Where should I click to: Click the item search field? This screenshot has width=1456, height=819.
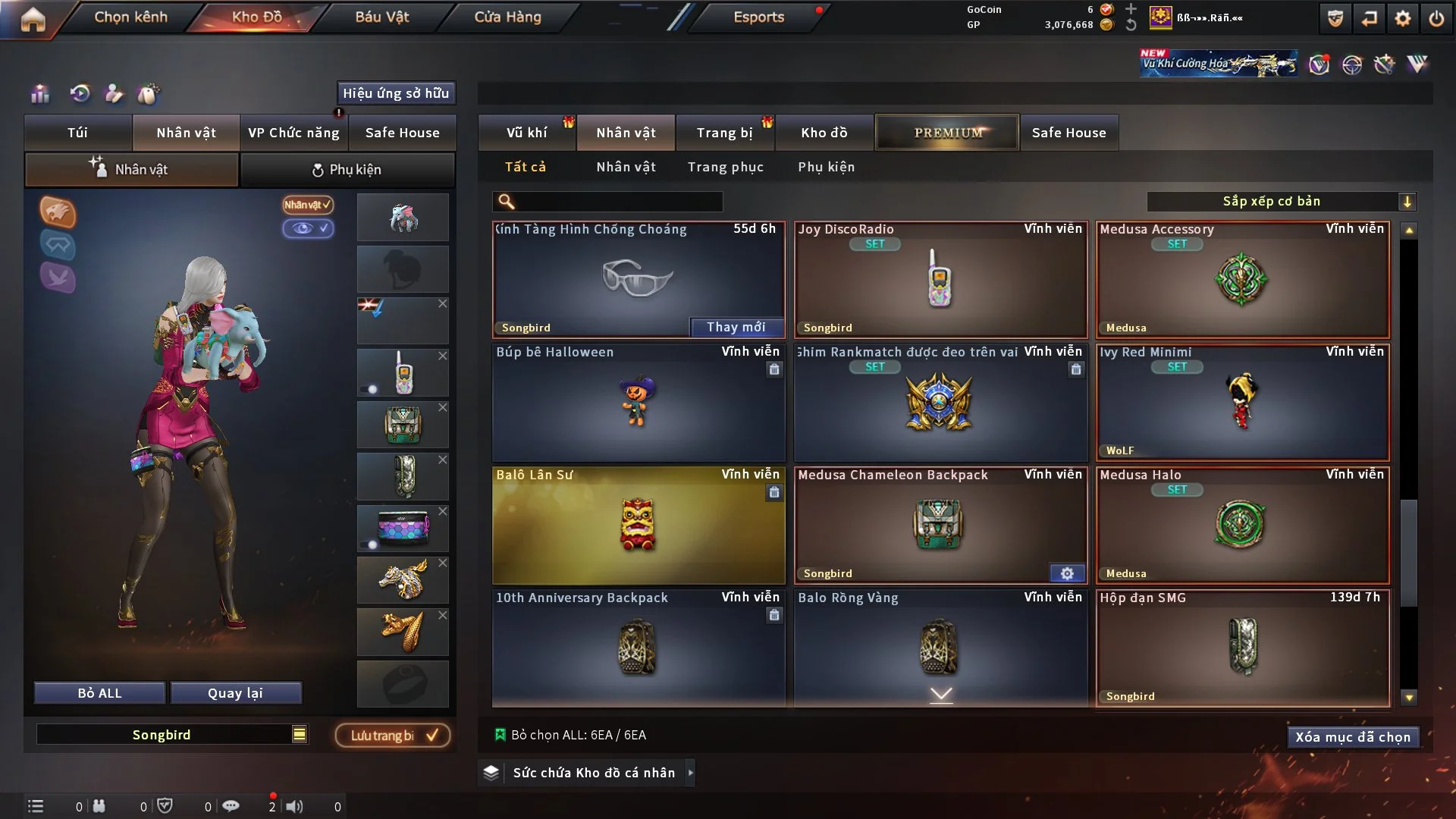pos(618,202)
